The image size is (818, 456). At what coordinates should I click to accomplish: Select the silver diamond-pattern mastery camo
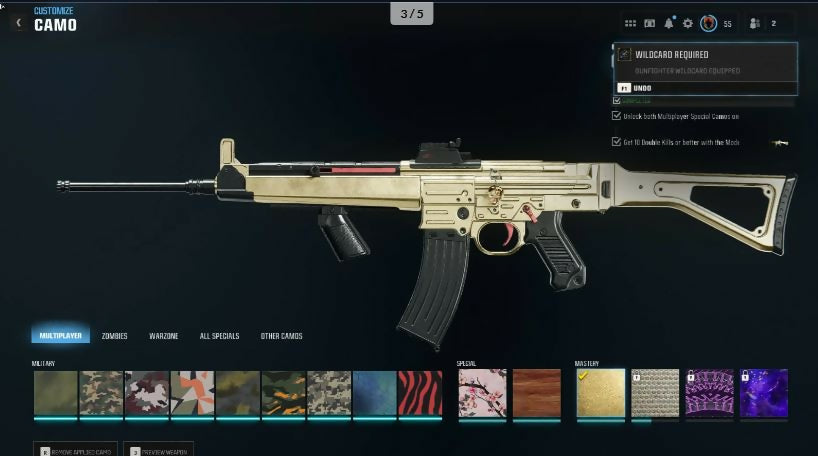pyautogui.click(x=654, y=393)
